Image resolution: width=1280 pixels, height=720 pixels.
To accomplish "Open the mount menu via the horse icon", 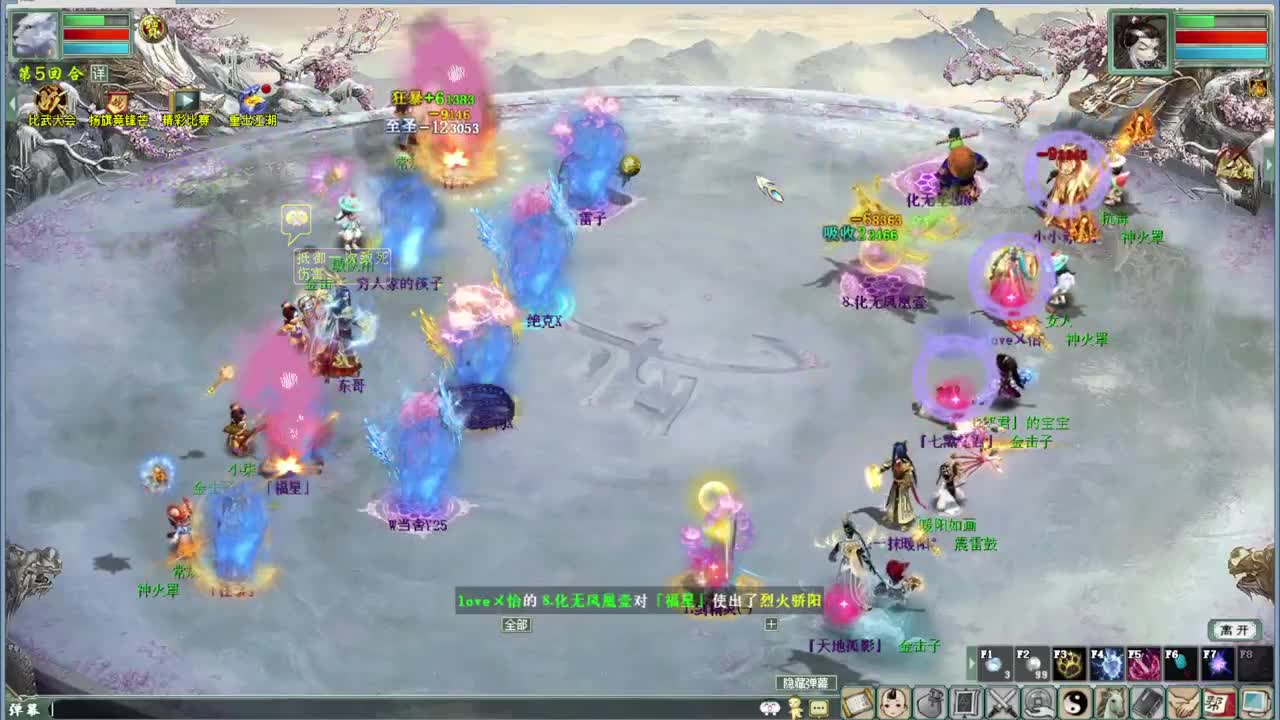I will (x=1108, y=704).
